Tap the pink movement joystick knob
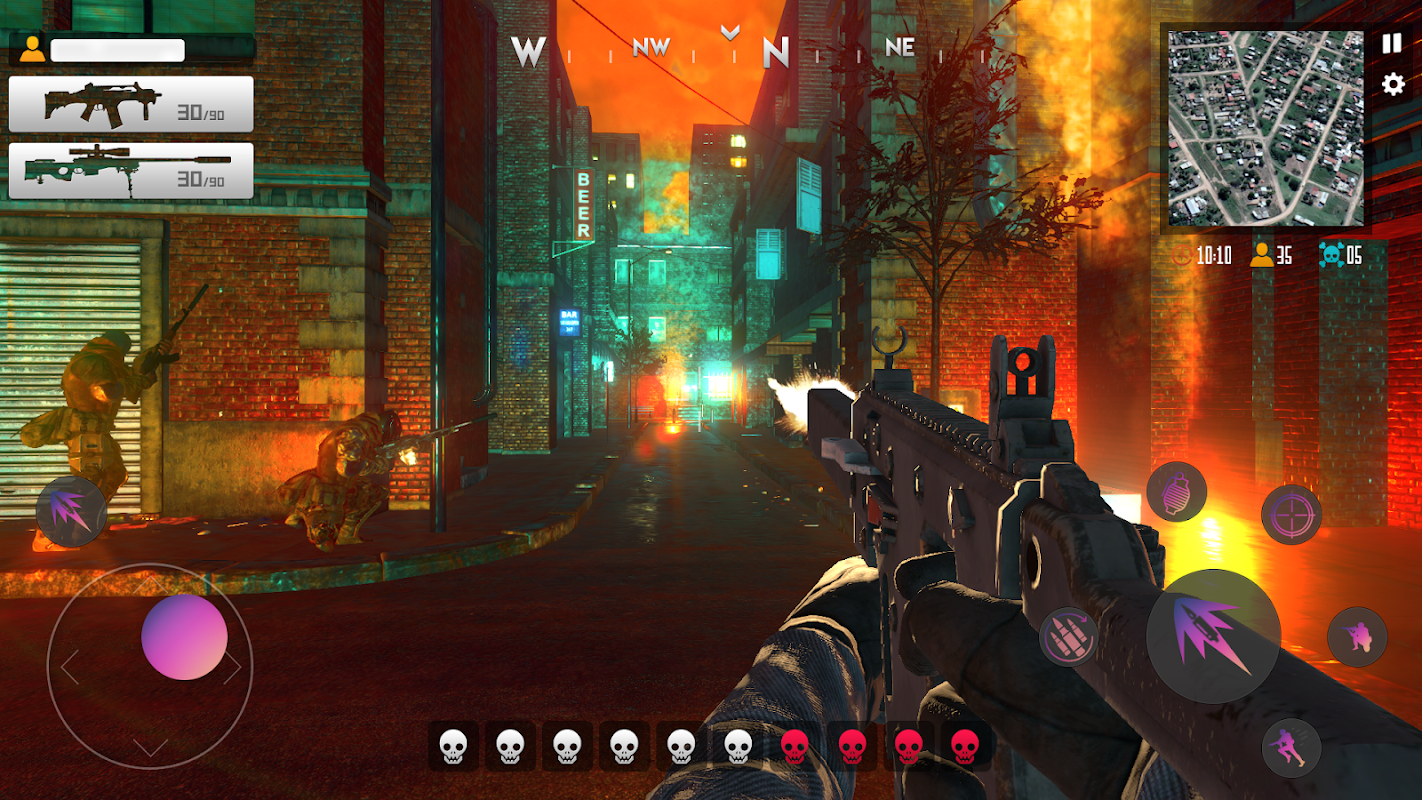The image size is (1422, 800). [x=184, y=637]
